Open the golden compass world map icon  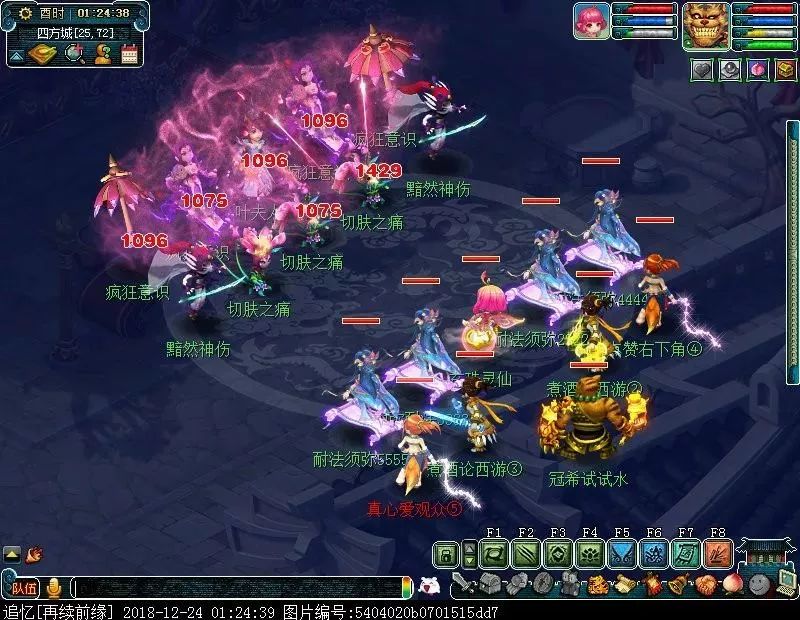pyautogui.click(x=43, y=53)
